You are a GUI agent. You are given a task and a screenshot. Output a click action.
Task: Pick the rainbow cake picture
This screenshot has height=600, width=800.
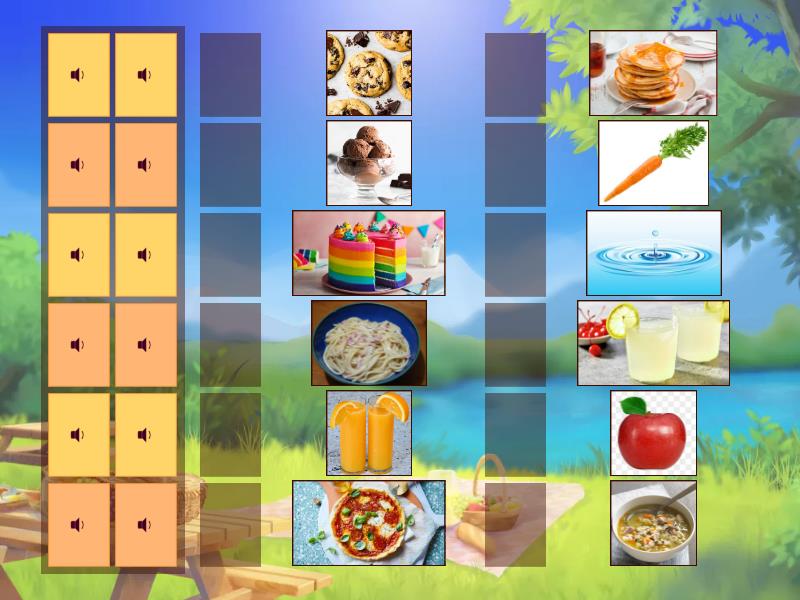(x=368, y=253)
